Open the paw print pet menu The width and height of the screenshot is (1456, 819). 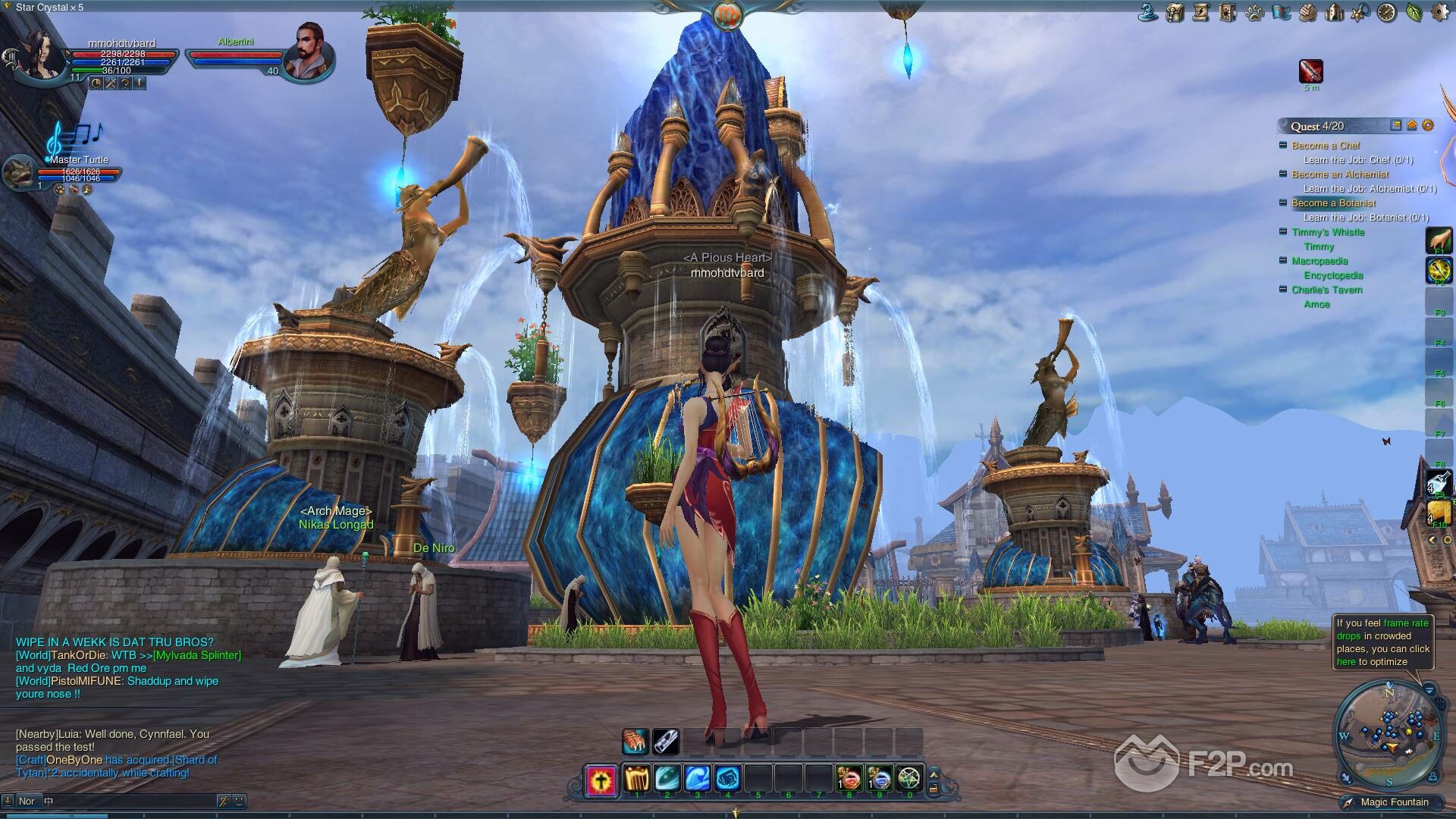1254,12
